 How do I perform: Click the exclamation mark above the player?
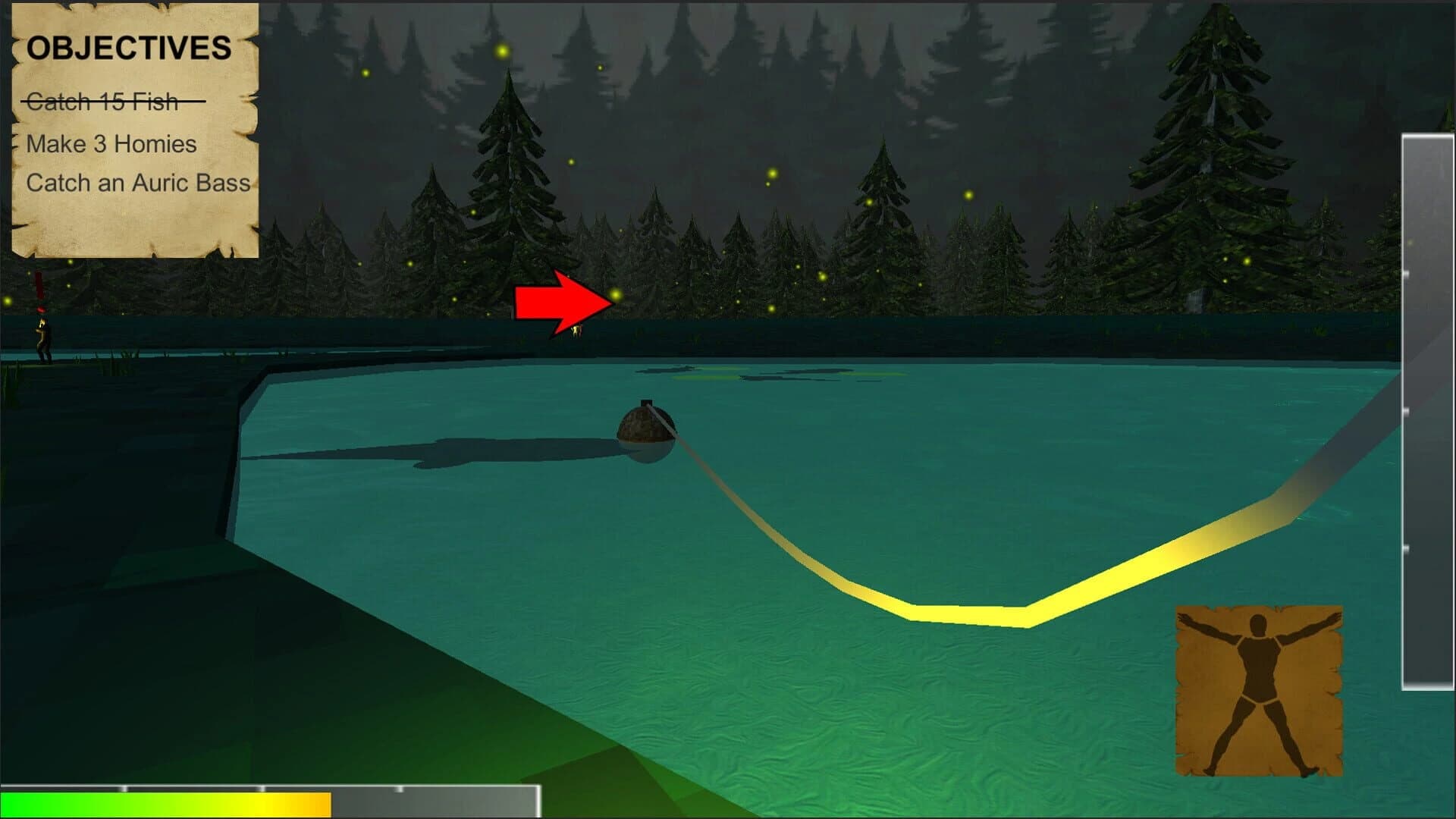pyautogui.click(x=39, y=288)
